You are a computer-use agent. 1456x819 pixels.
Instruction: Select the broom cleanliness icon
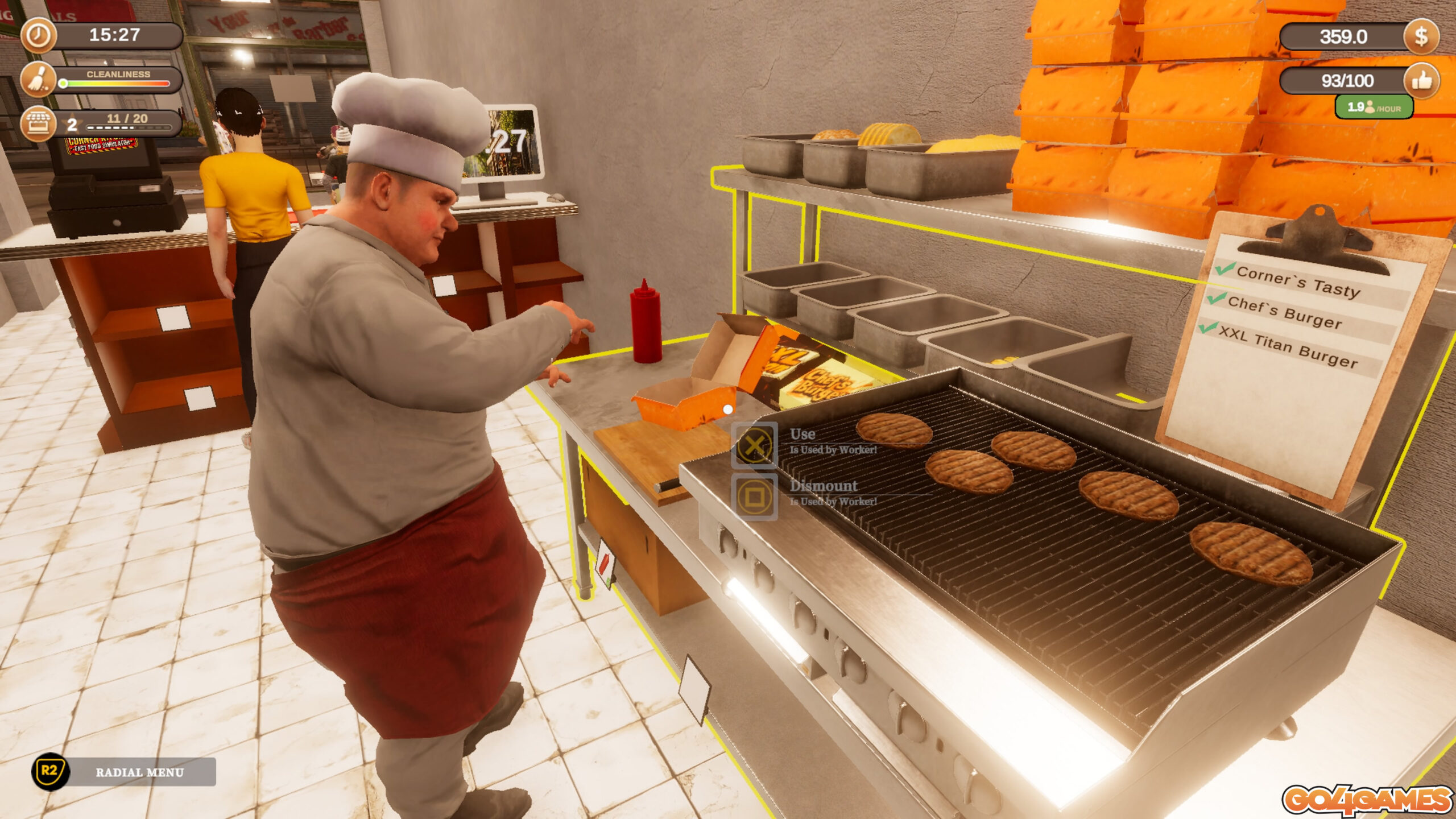(x=39, y=79)
